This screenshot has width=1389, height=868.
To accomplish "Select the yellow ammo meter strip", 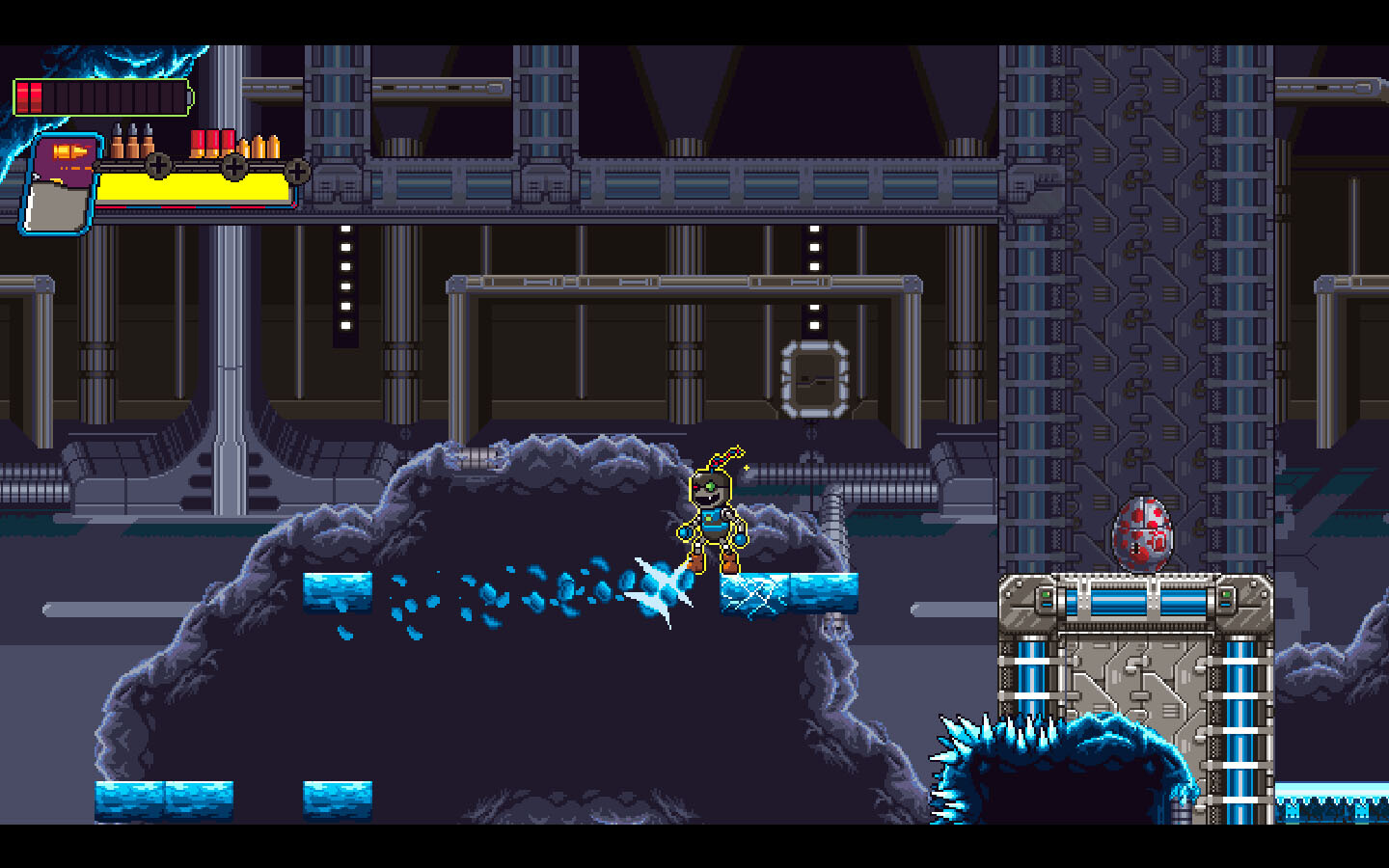I will [x=193, y=187].
